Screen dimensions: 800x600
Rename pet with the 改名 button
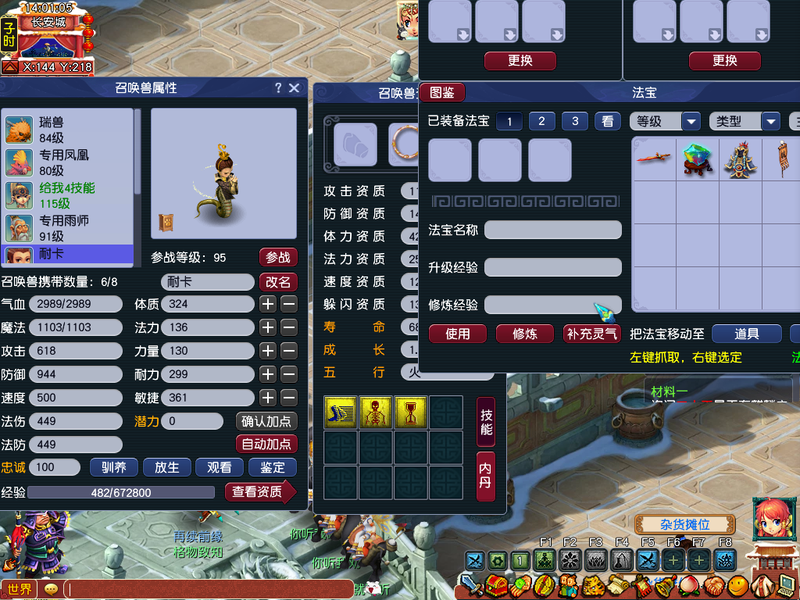tap(278, 282)
